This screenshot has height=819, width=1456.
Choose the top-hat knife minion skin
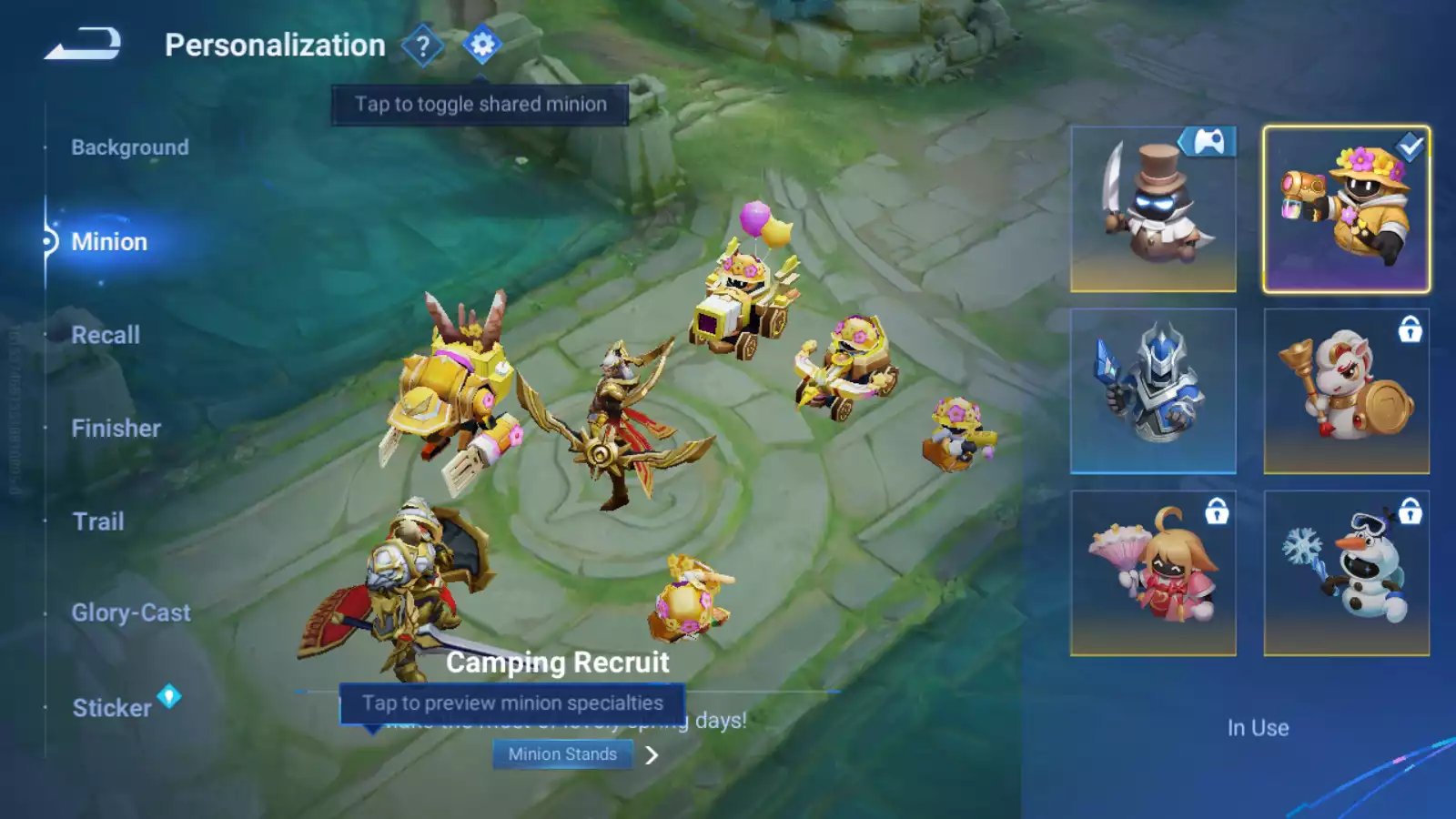pyautogui.click(x=1153, y=209)
